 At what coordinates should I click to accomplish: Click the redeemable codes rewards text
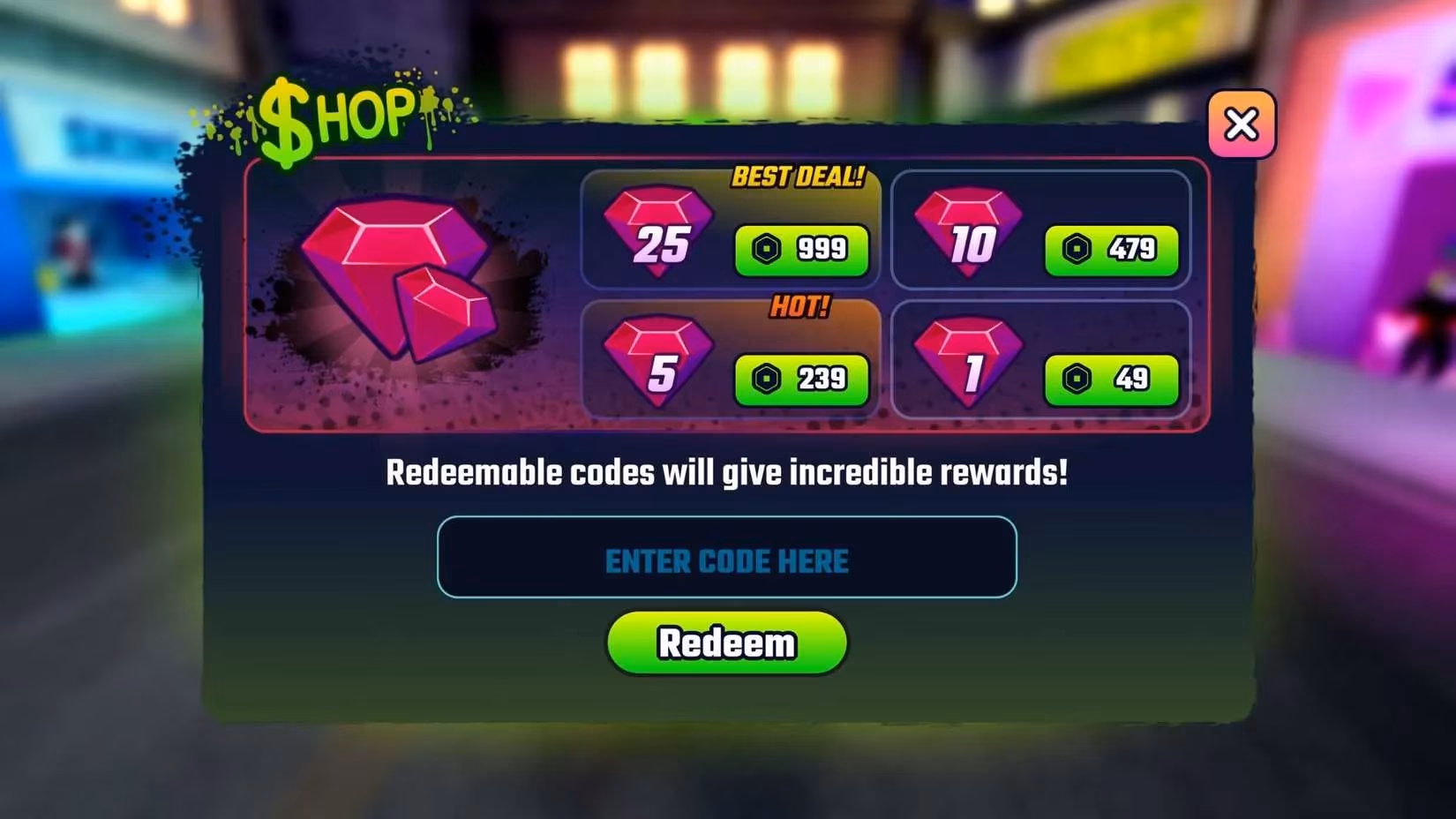pos(726,472)
